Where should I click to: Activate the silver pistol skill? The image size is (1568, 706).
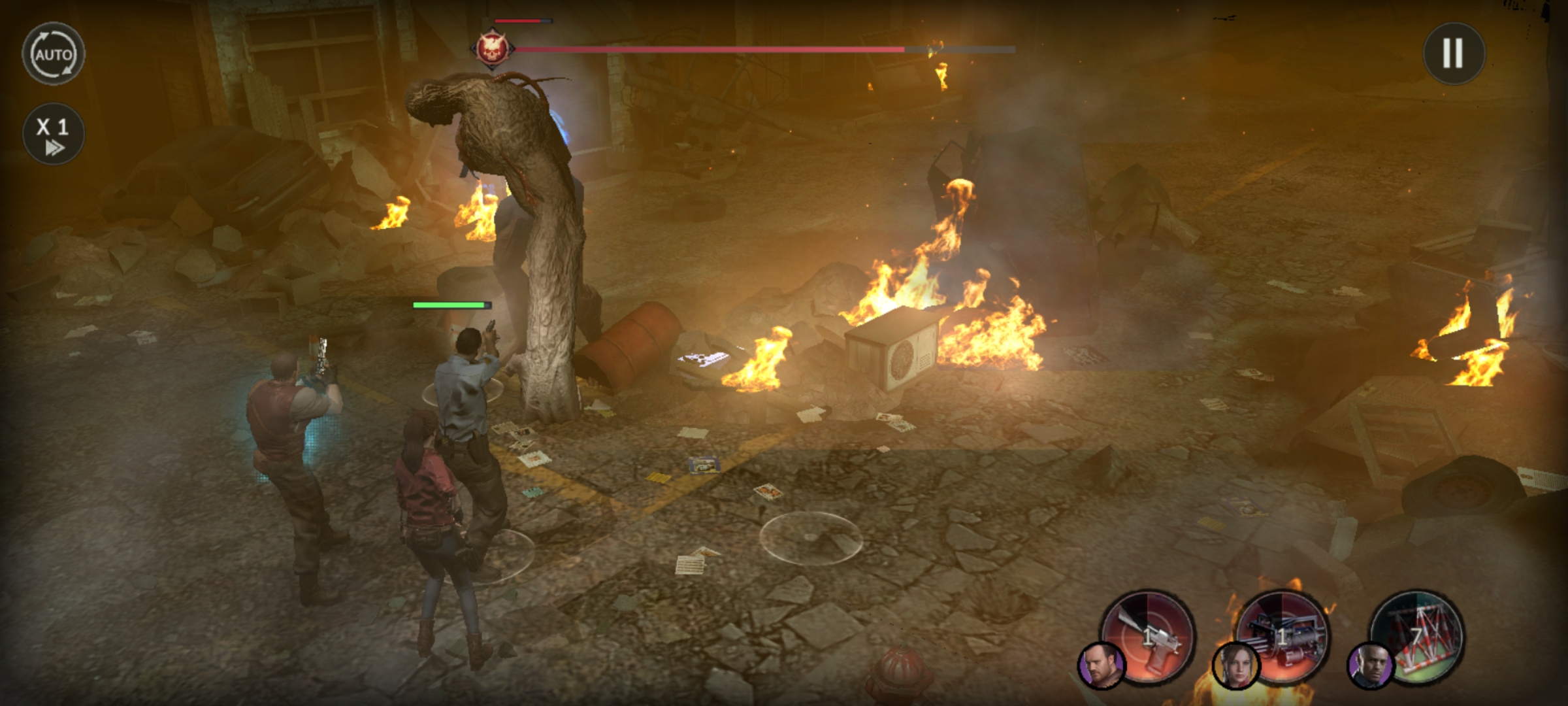pyautogui.click(x=1149, y=635)
